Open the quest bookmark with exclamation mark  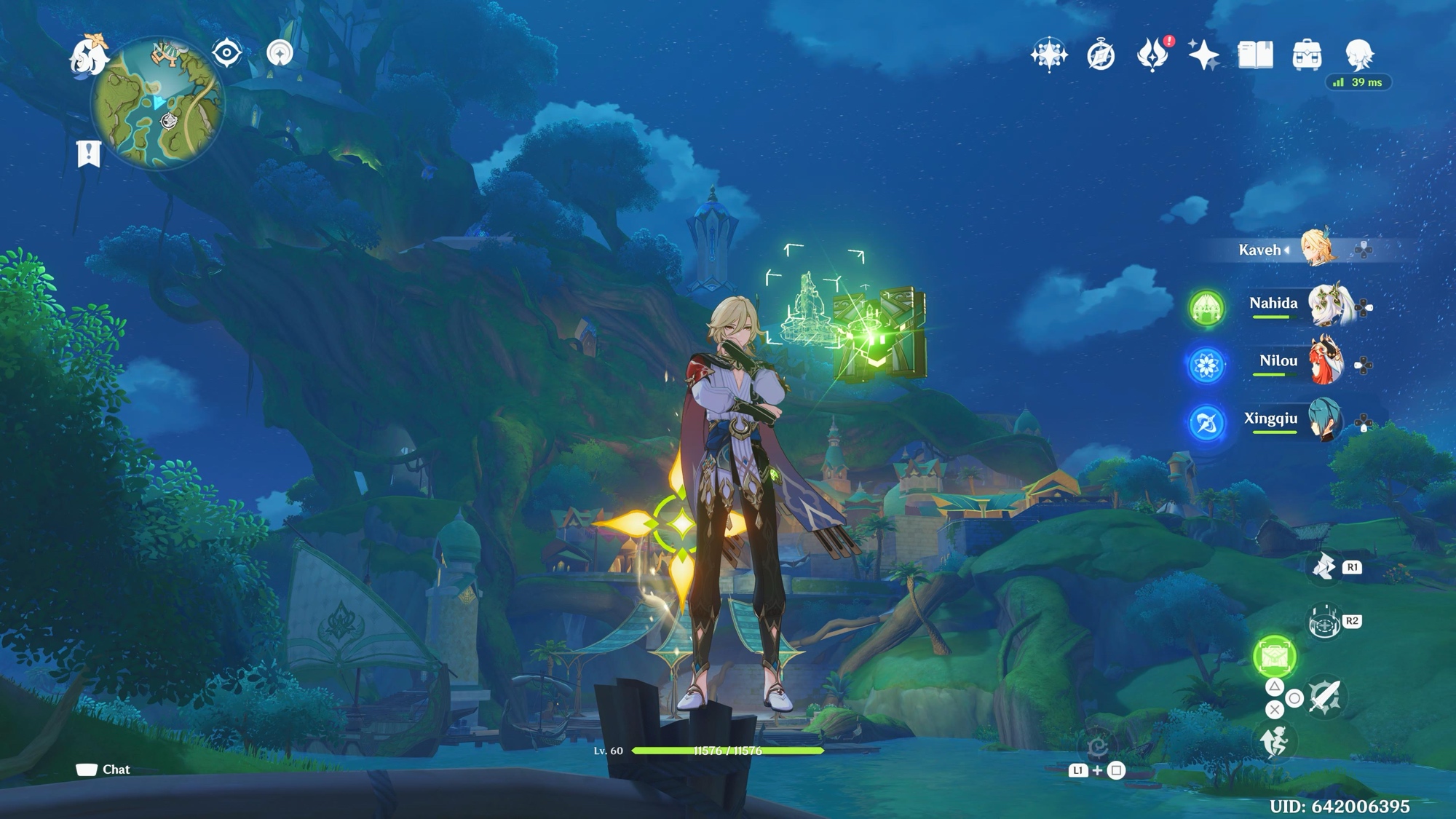(88, 154)
